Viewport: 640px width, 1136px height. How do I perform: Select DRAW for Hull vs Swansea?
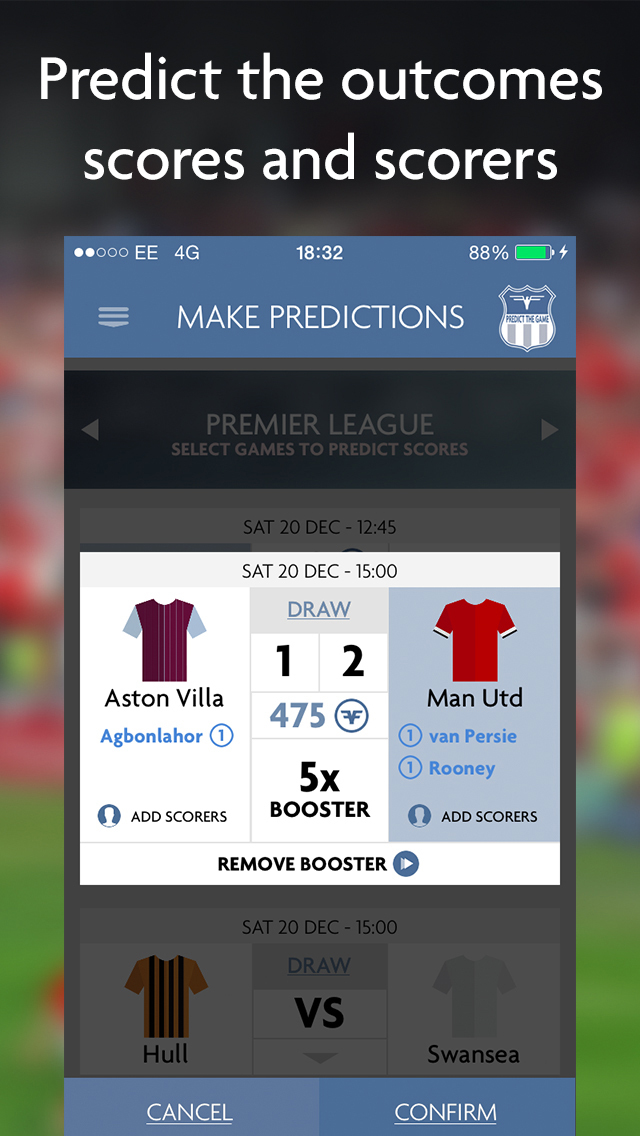(319, 966)
